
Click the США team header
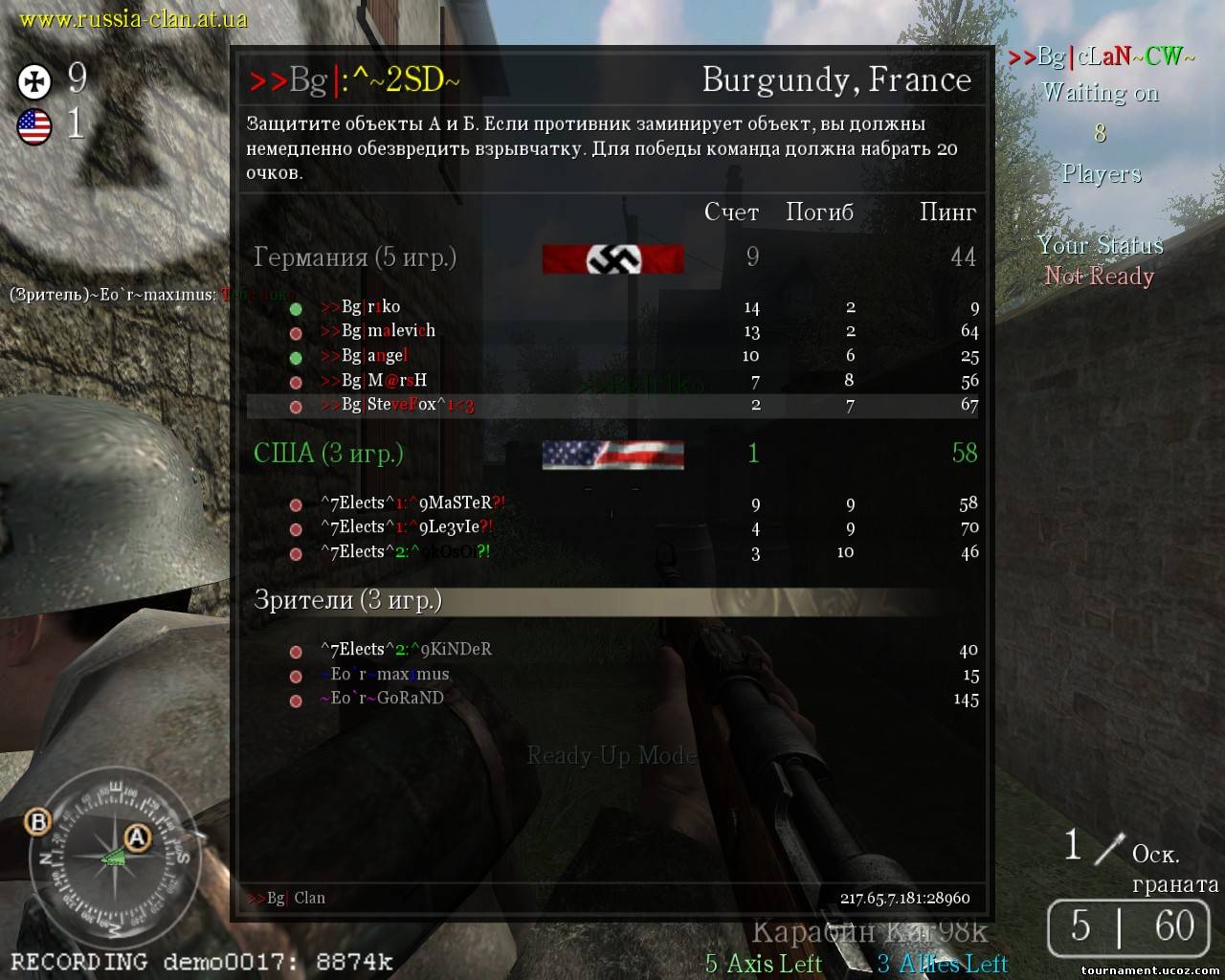pyautogui.click(x=328, y=453)
